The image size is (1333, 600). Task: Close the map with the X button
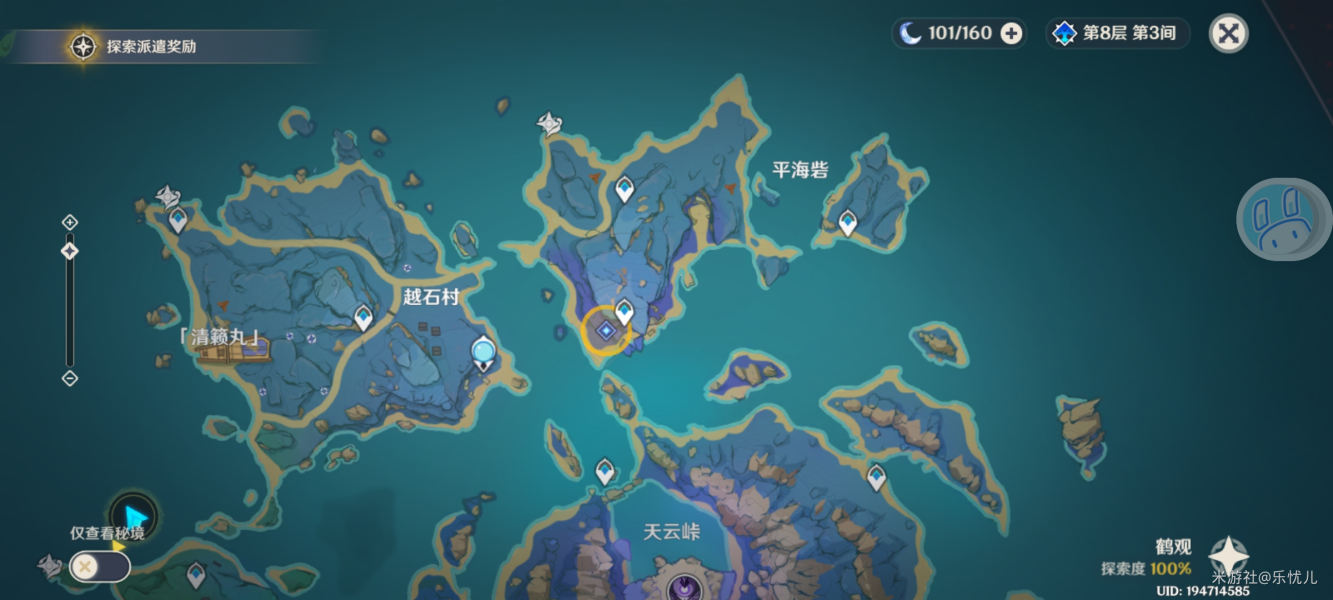1228,33
